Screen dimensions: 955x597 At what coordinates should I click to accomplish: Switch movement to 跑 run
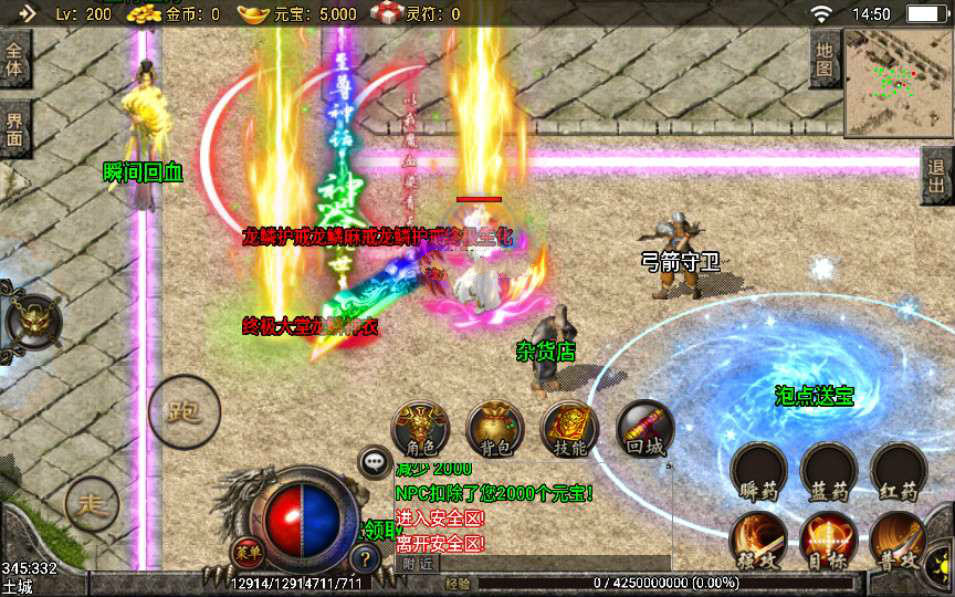tap(180, 409)
